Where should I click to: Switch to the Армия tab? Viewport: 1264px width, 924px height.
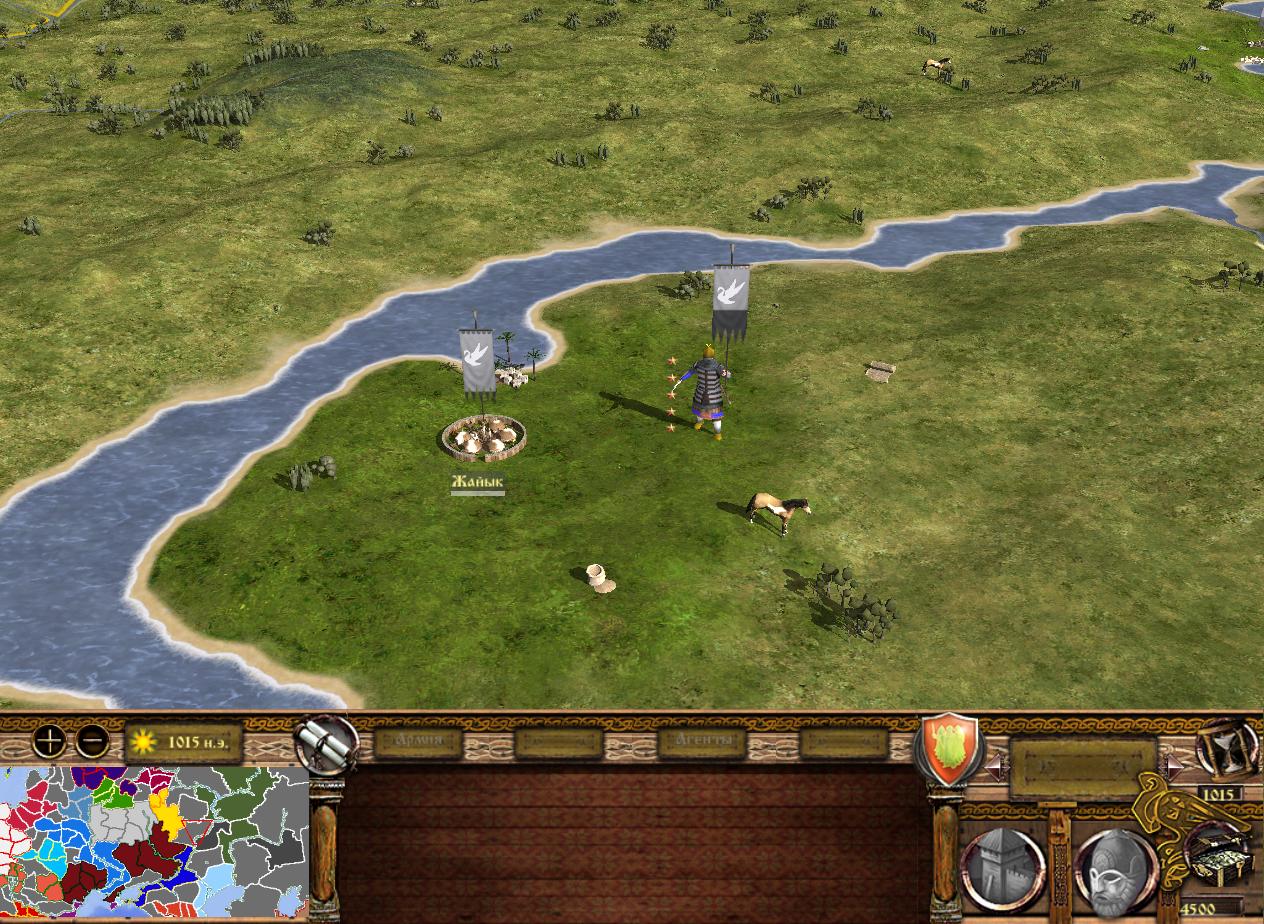pos(418,742)
